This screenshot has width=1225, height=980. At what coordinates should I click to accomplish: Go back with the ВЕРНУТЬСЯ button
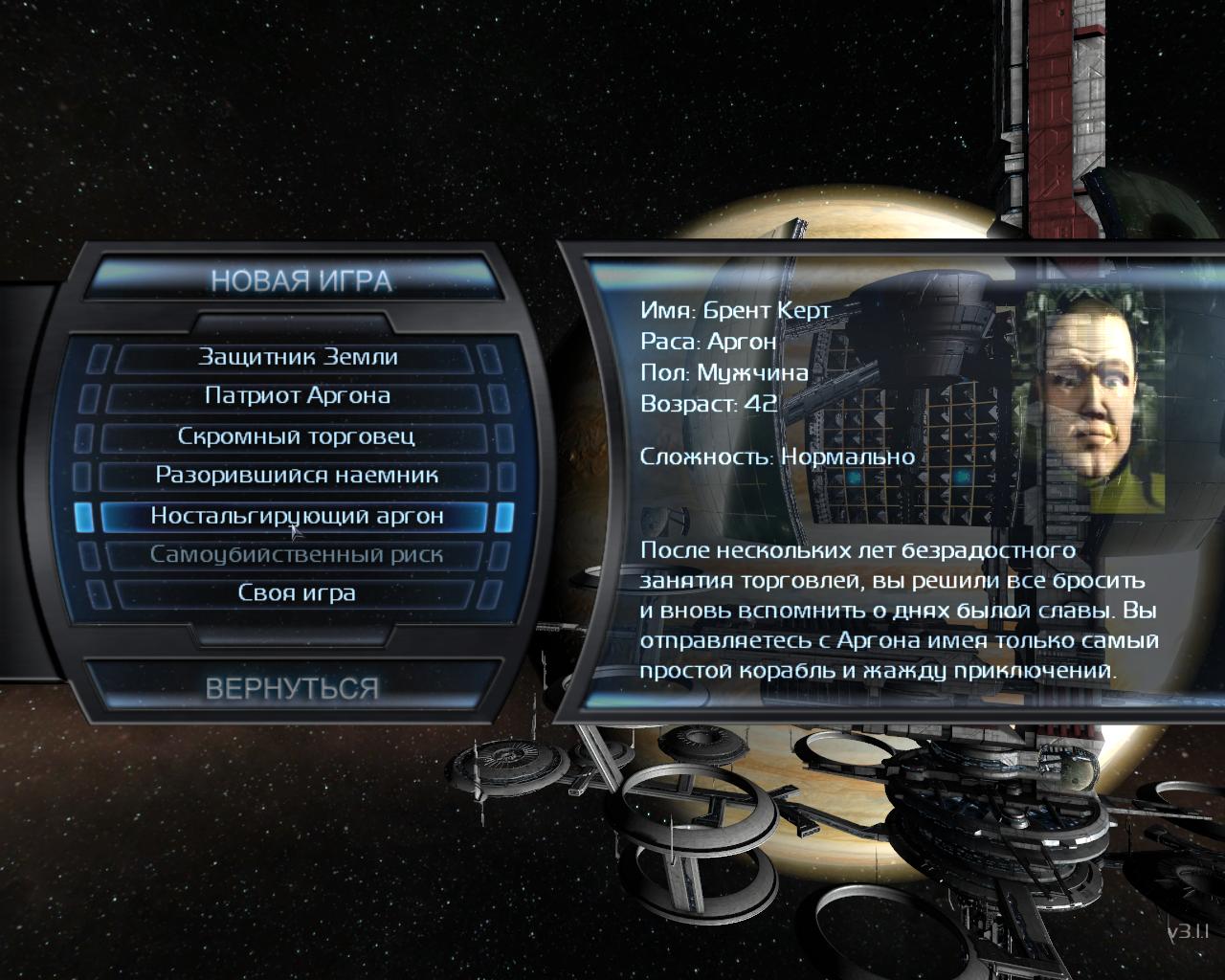[292, 688]
